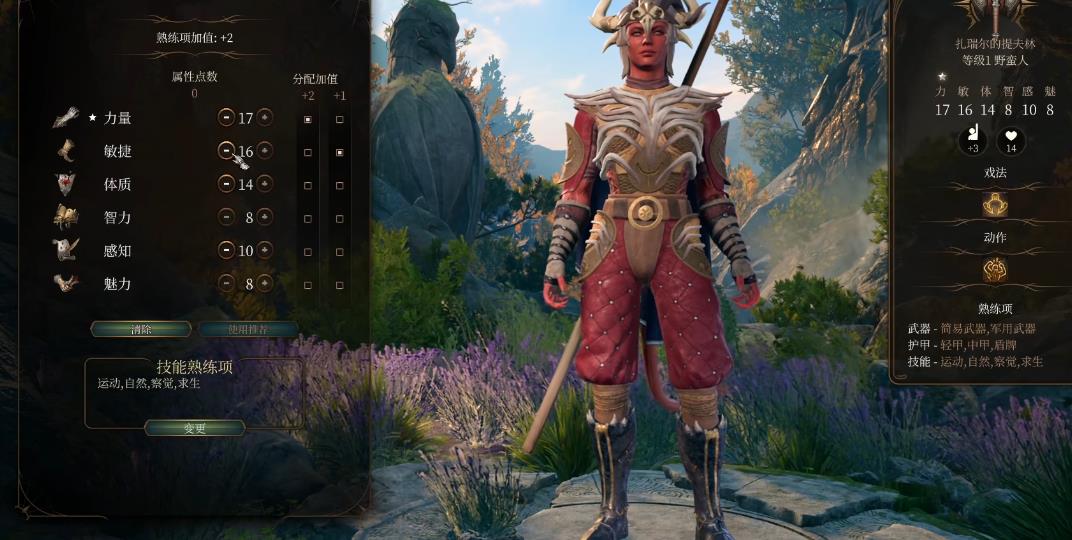Click the 使用推荐 (Use Recommended) button

248,329
